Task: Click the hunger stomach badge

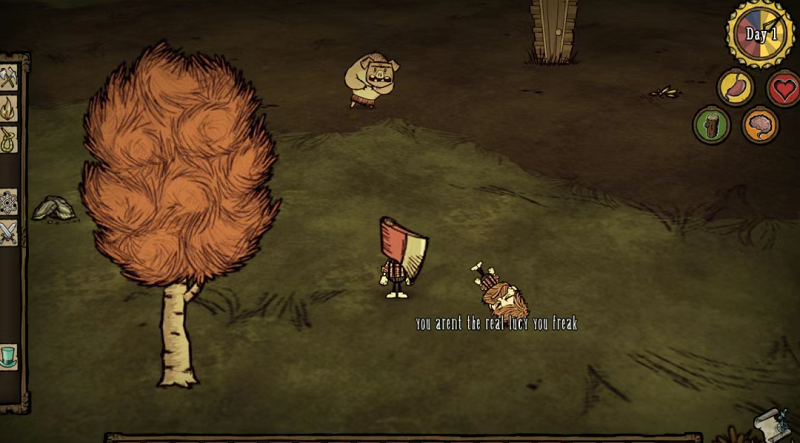Action: click(736, 87)
